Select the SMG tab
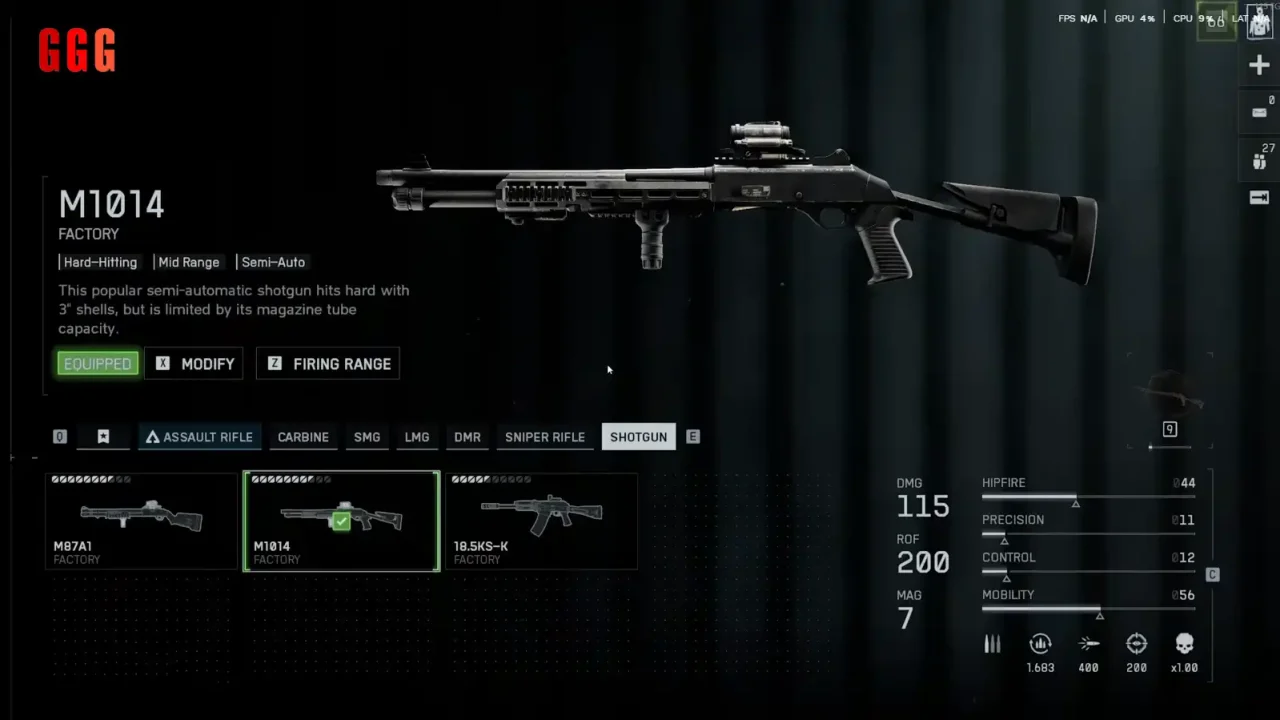 (367, 437)
